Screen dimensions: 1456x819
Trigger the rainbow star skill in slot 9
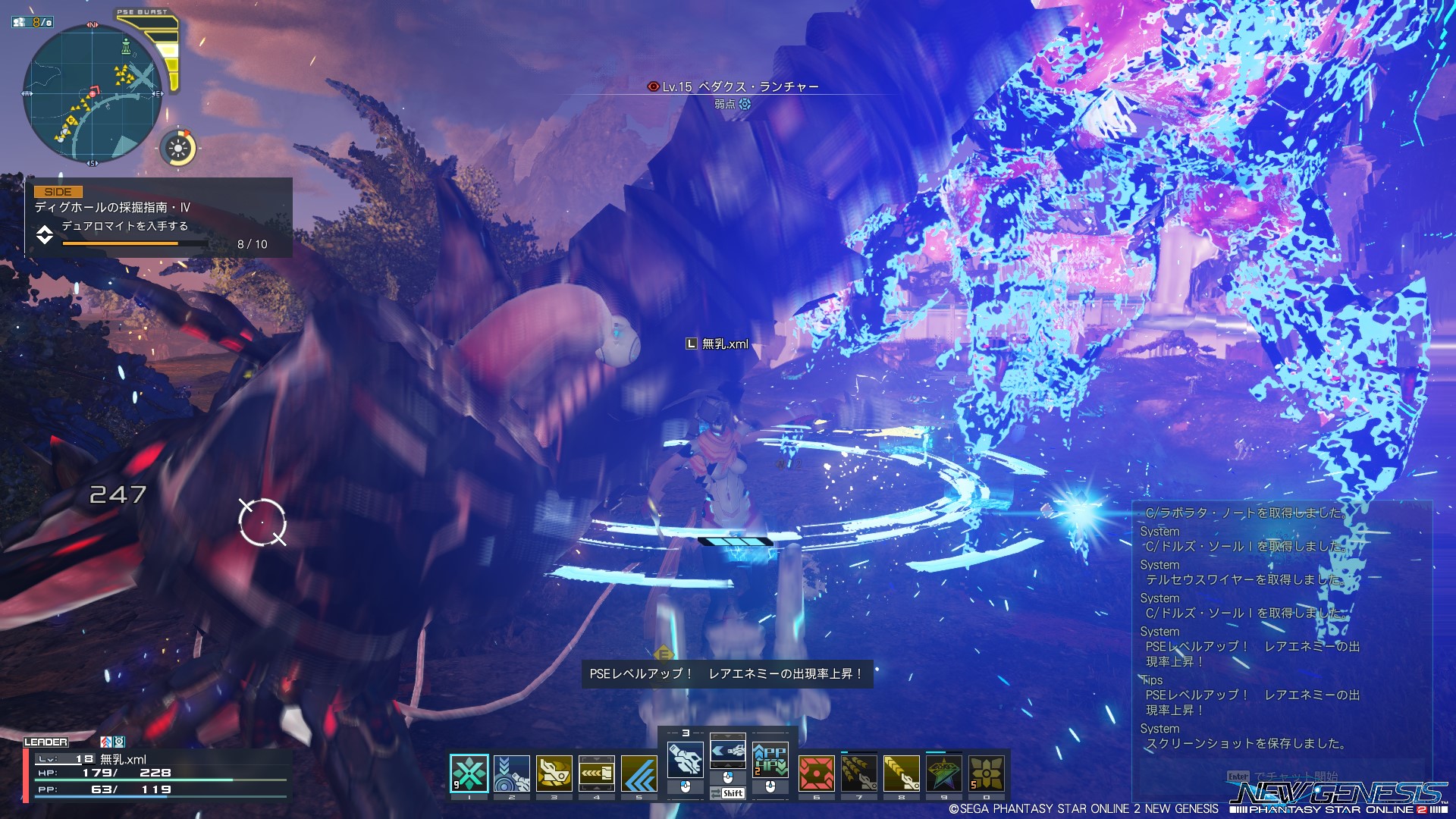click(944, 773)
